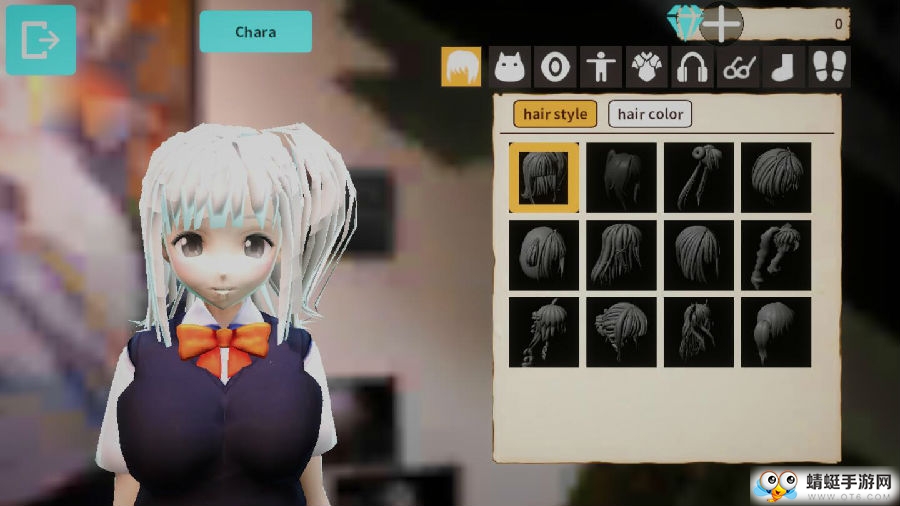
Task: Select the armor outfit category
Action: [647, 67]
